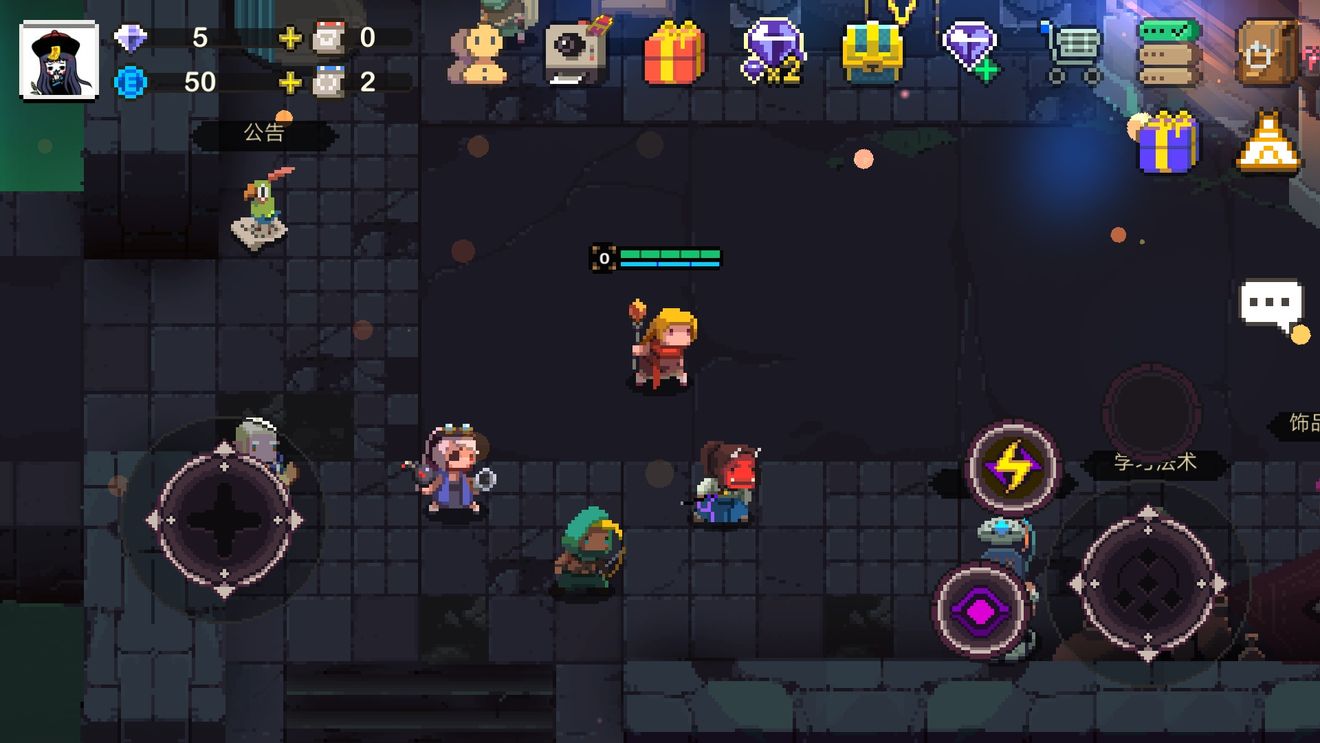Tap the main attack button

point(1148,583)
